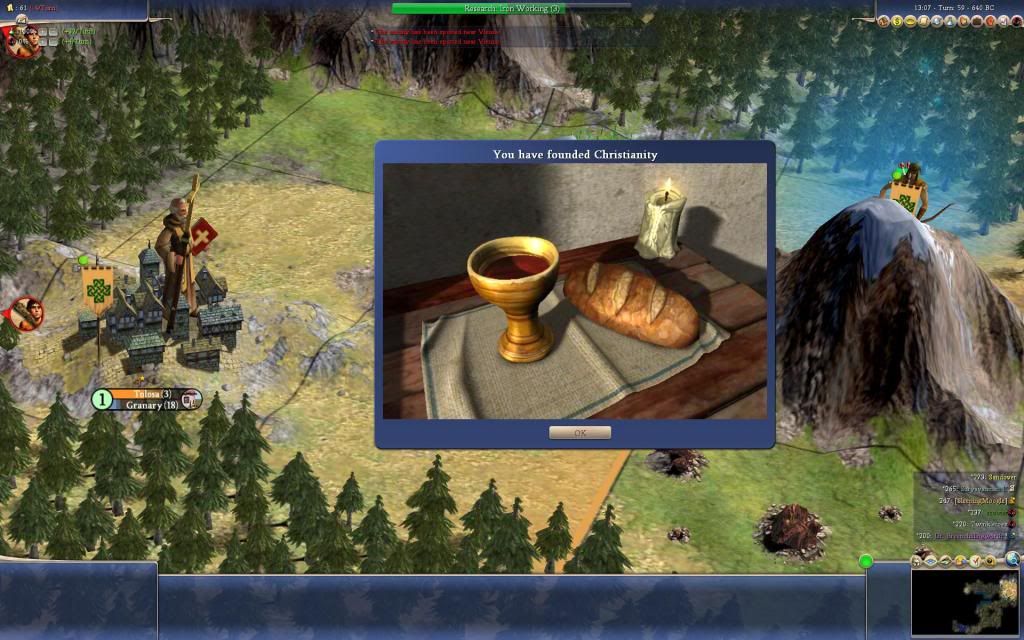The image size is (1024, 640).
Task: Open the minimap in the corner
Action: (x=965, y=604)
